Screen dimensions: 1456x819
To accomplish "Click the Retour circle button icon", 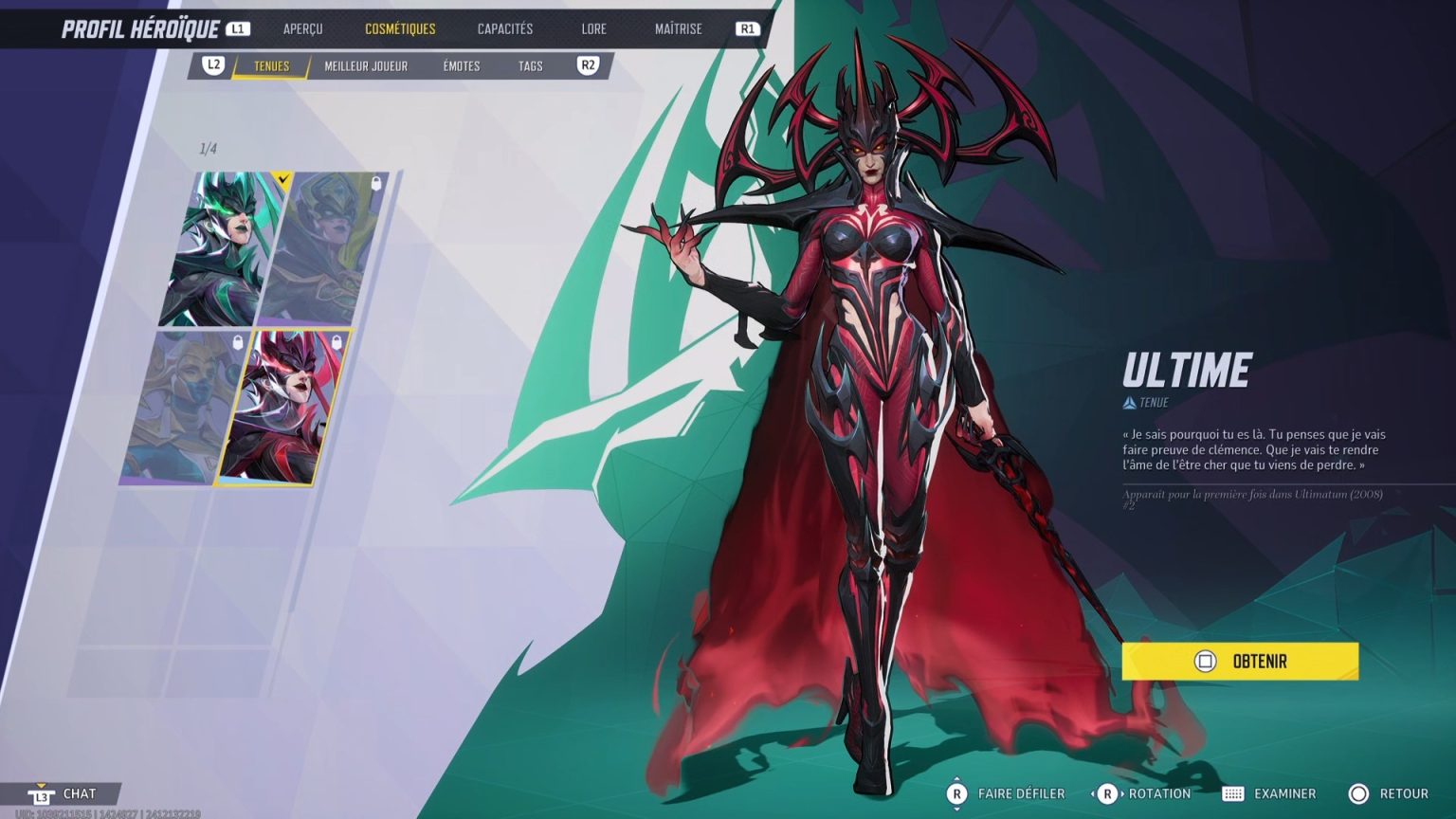I will click(x=1358, y=793).
